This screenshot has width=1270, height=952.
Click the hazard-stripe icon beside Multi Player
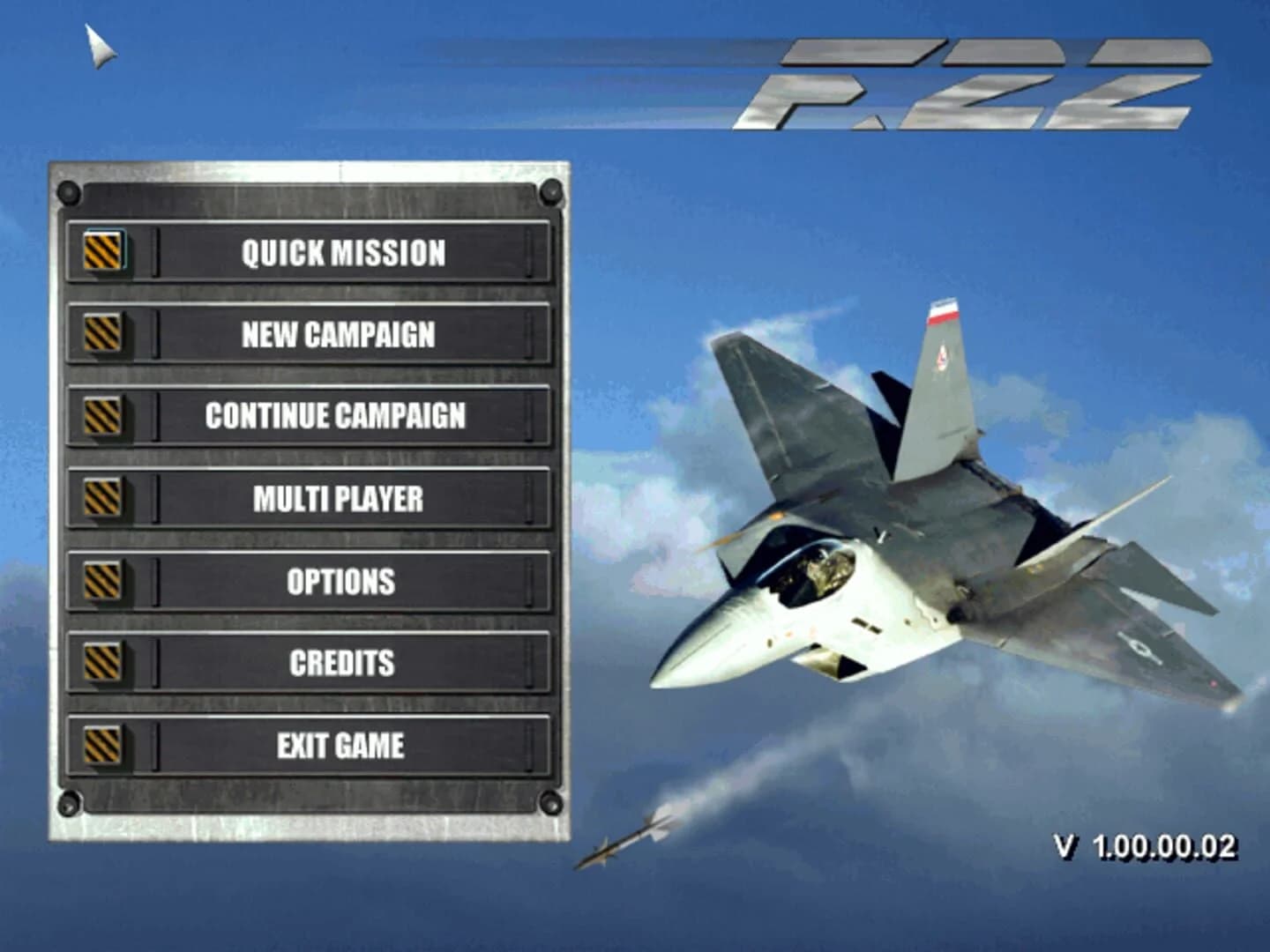tap(103, 498)
